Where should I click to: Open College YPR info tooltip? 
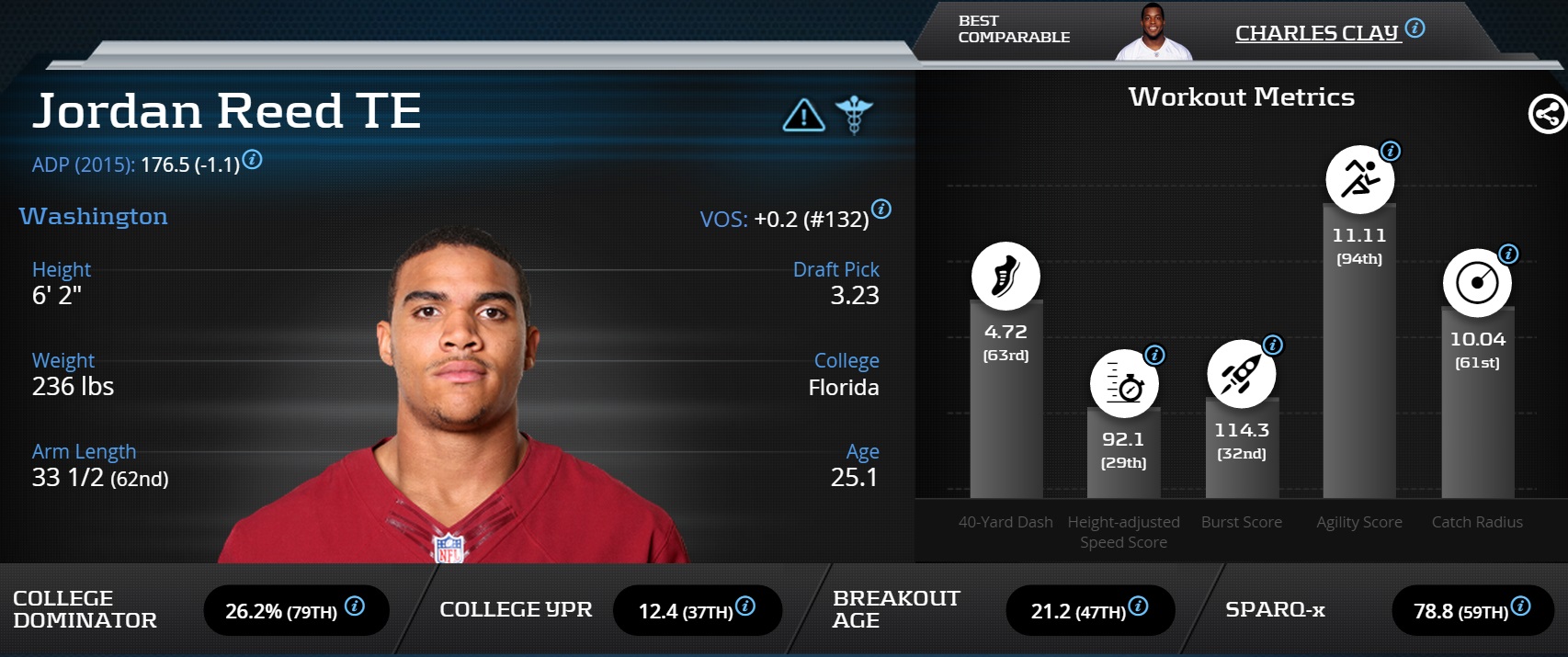point(745,606)
